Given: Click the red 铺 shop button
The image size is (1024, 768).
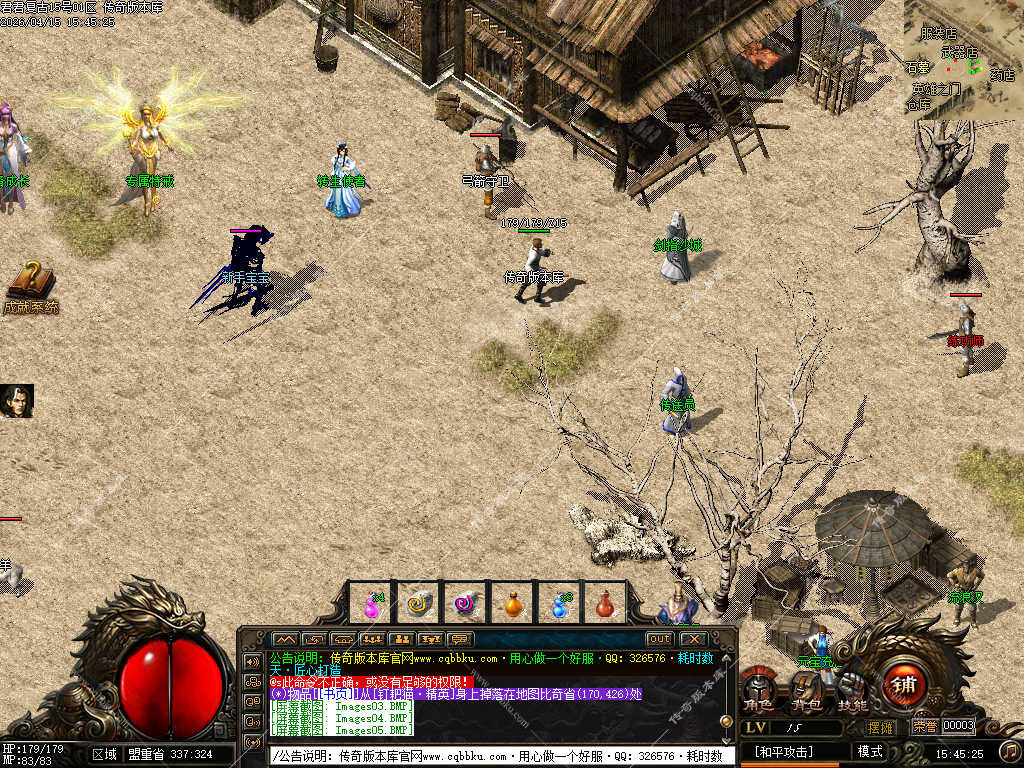Looking at the screenshot, I should coord(904,687).
